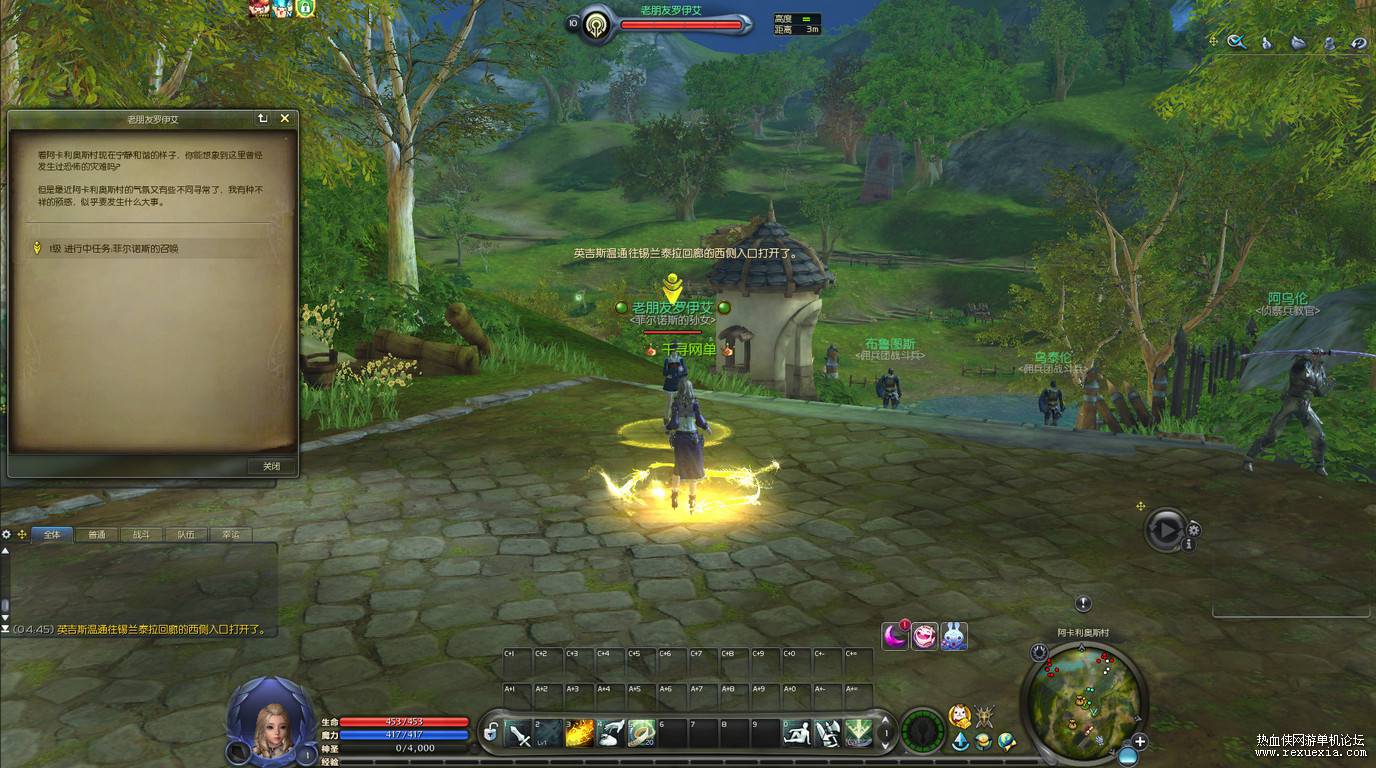
Task: Open the 普通 chat tab
Action: 96,534
